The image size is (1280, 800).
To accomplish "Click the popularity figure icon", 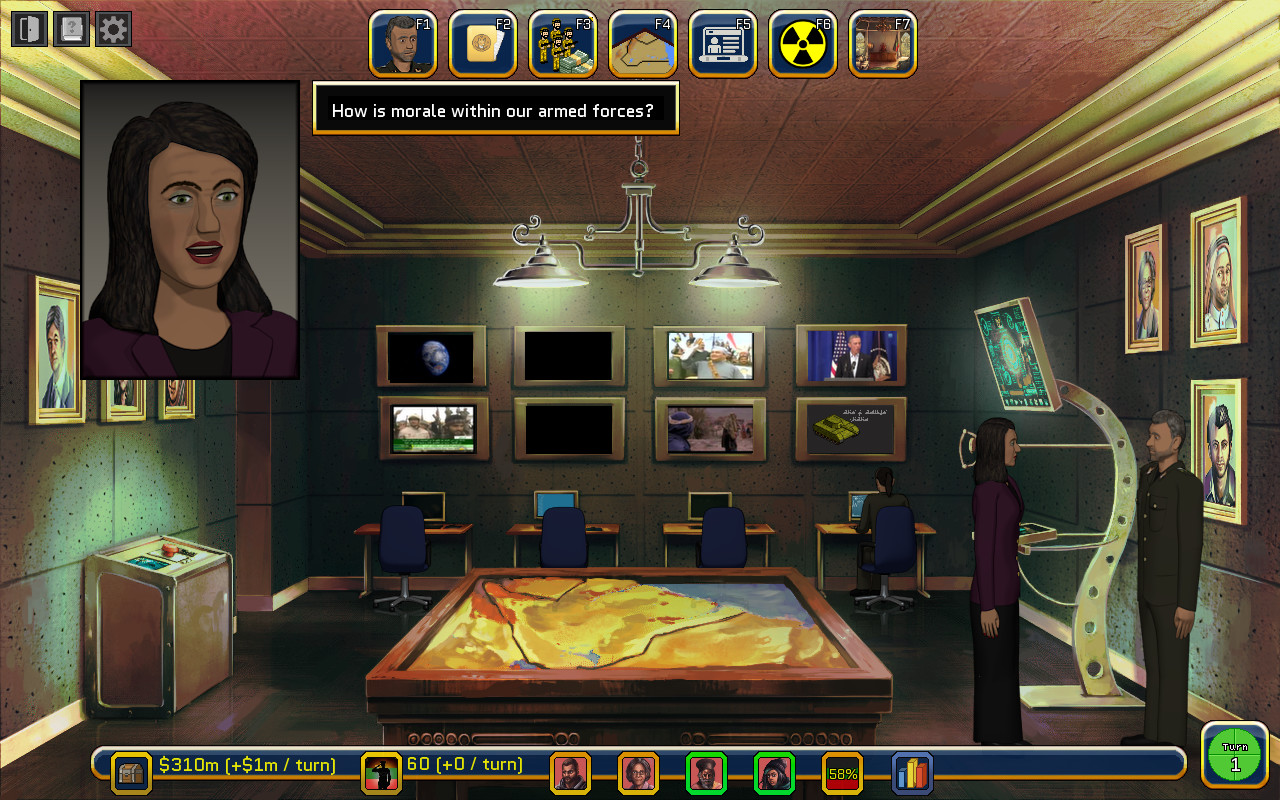I will tap(380, 771).
